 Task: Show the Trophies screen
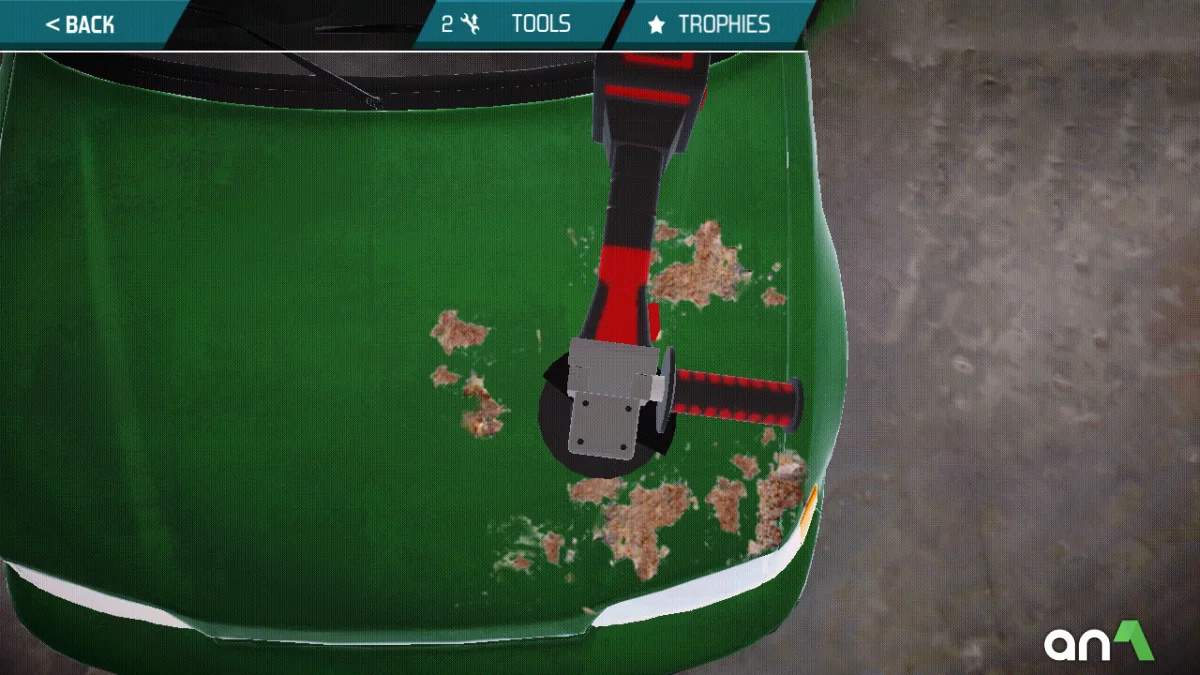coord(712,24)
